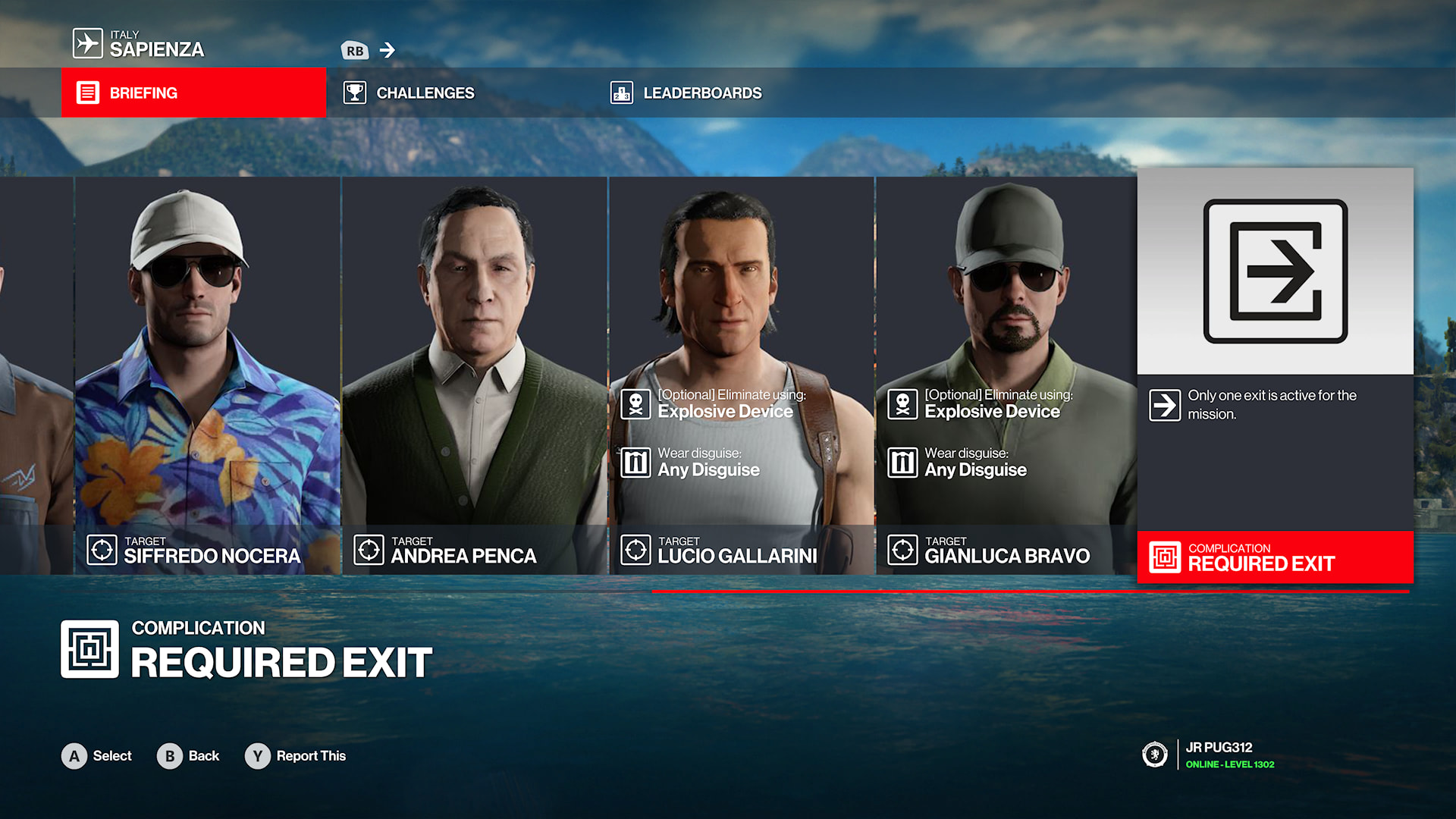Screen dimensions: 1456x819
Task: Go back using the Back option
Action: [188, 756]
